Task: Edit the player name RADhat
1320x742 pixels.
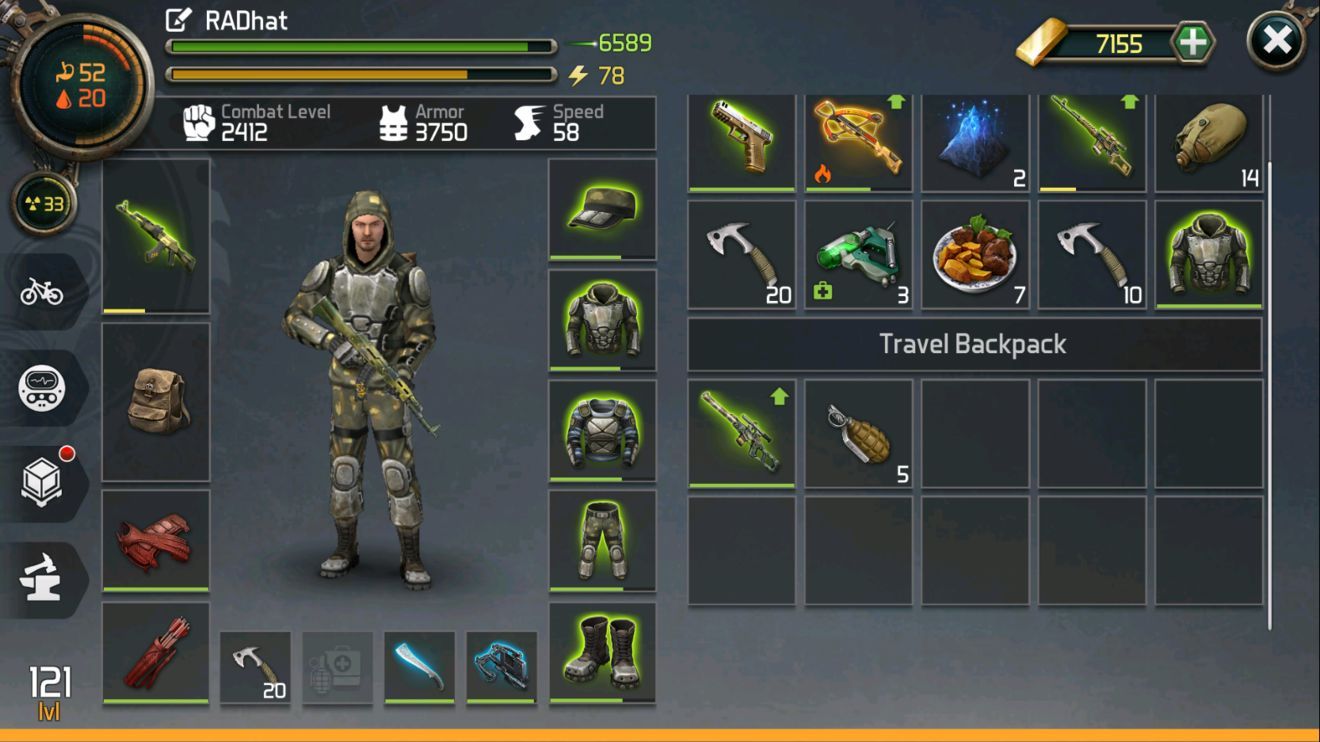Action: click(178, 20)
